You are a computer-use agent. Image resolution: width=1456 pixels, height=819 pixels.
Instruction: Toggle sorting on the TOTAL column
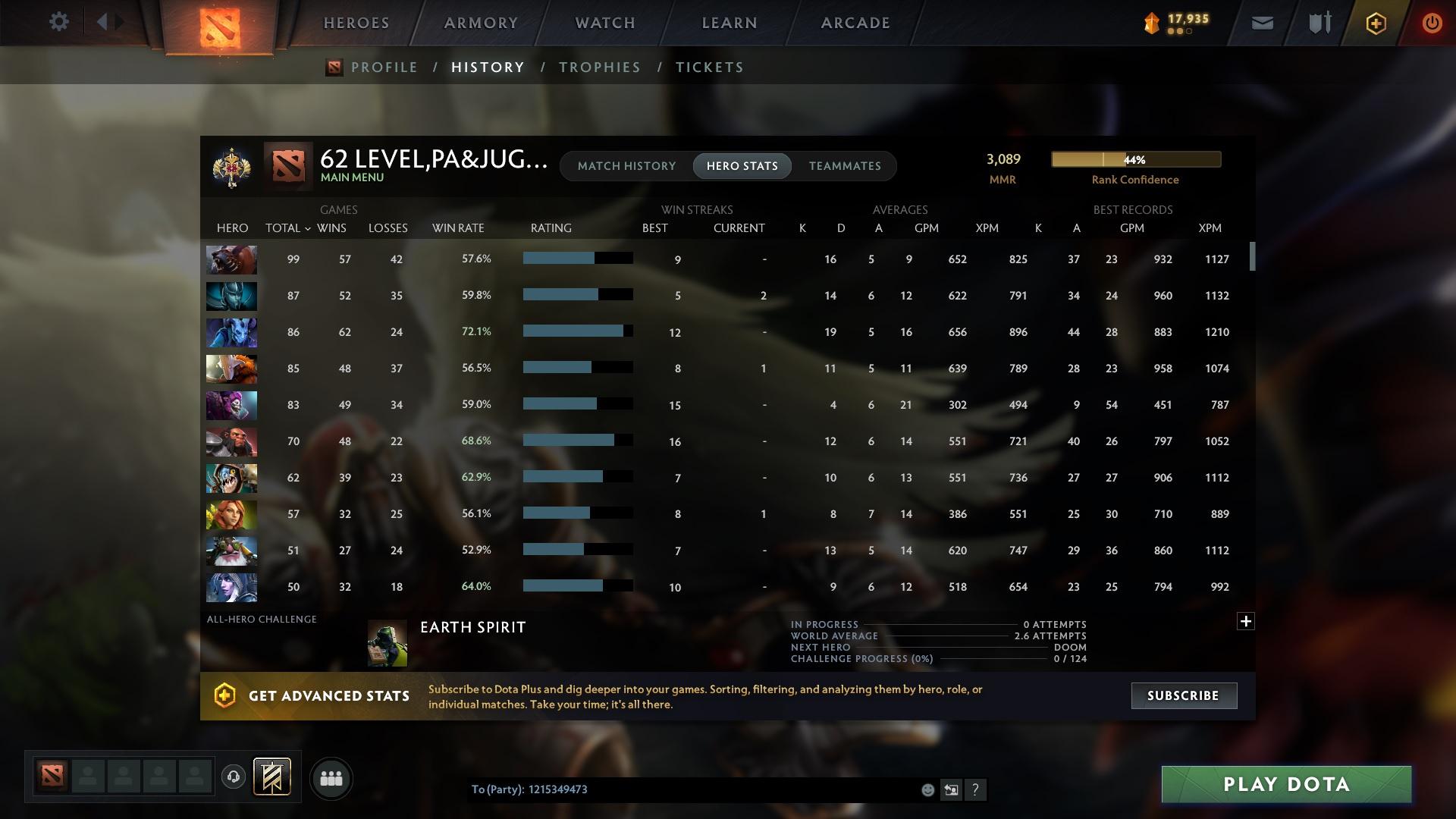286,227
